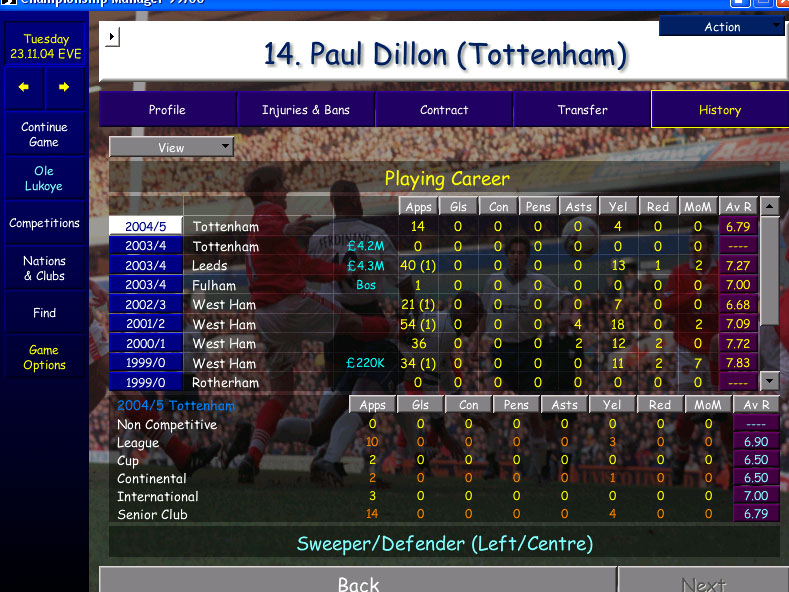
Task: Open the View dropdown
Action: (x=171, y=148)
